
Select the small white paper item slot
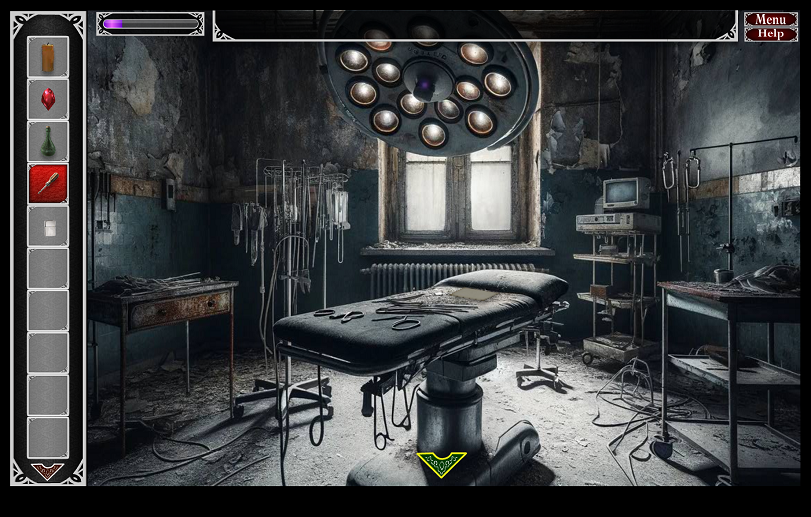point(48,227)
